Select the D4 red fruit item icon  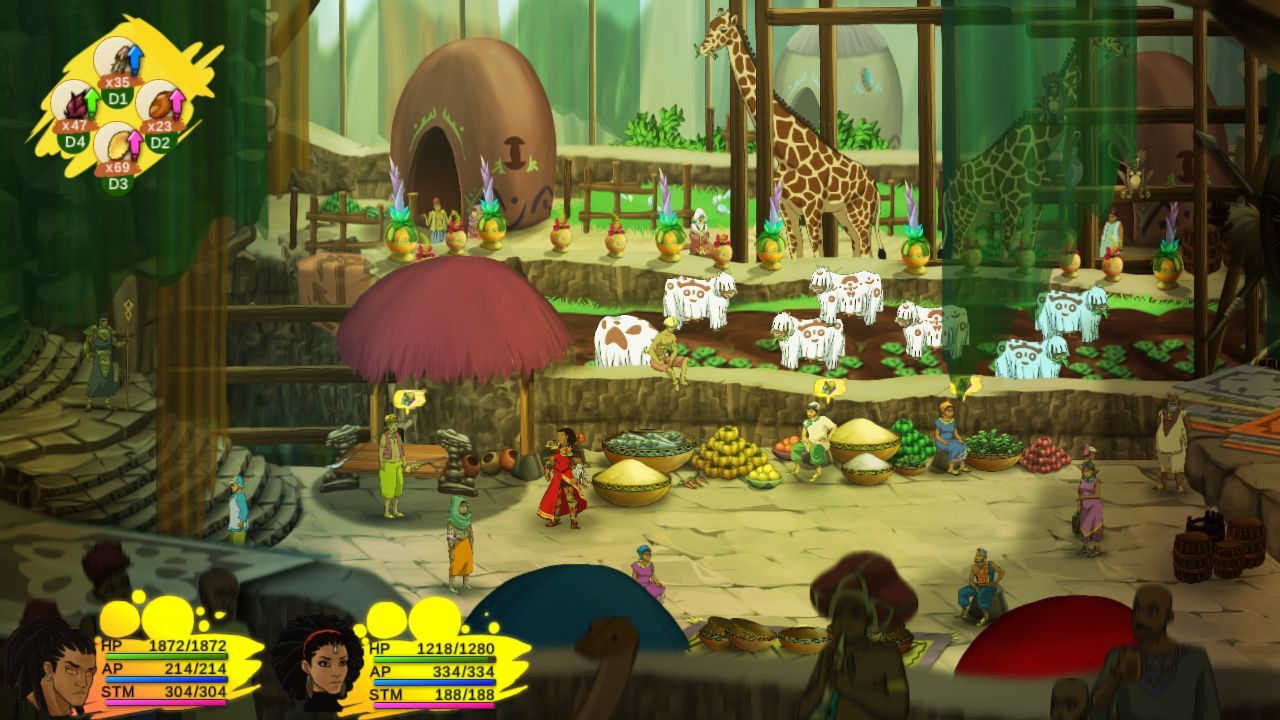coord(75,102)
